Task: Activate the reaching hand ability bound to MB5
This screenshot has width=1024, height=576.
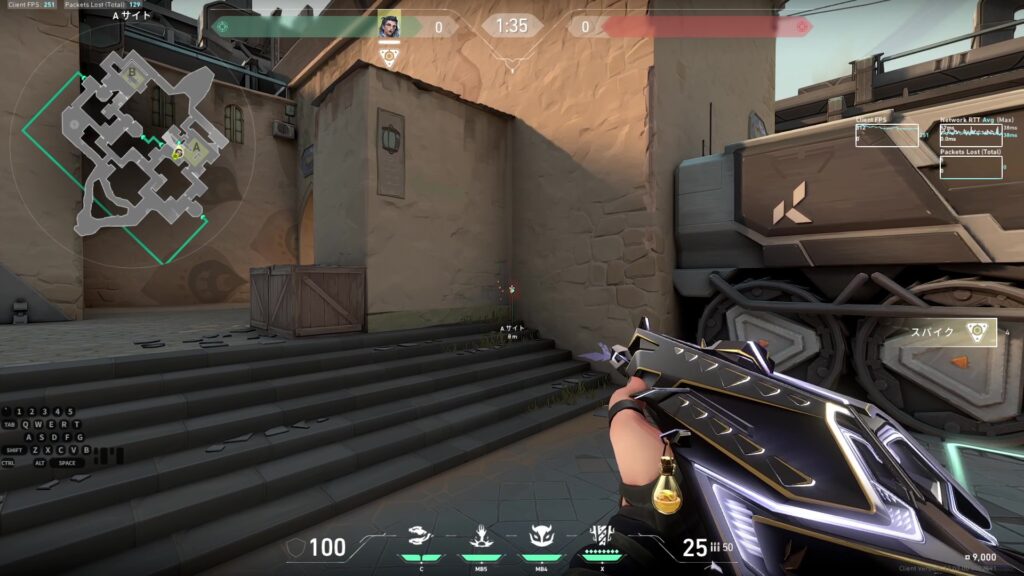Action: pos(481,537)
